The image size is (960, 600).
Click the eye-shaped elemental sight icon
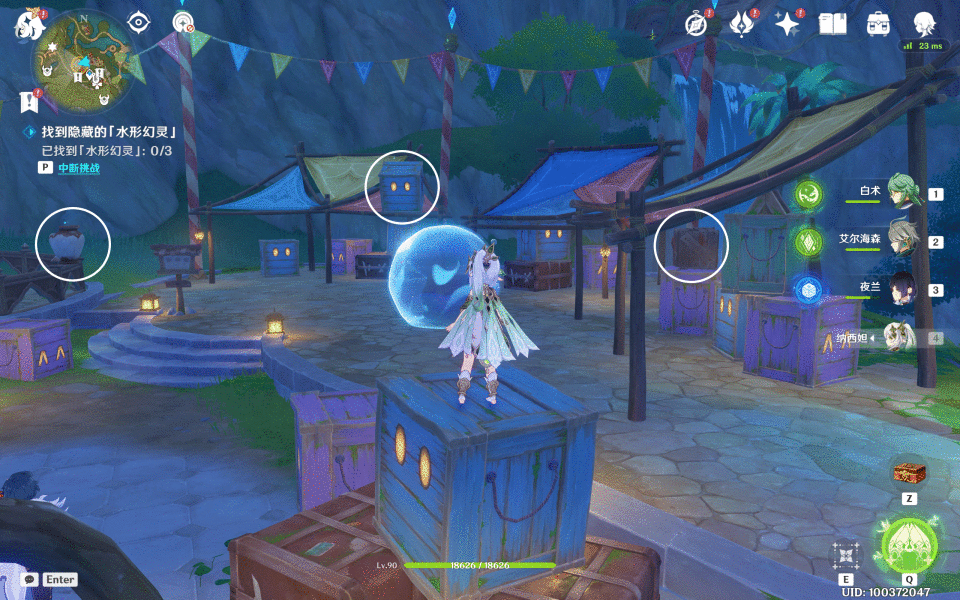[139, 22]
